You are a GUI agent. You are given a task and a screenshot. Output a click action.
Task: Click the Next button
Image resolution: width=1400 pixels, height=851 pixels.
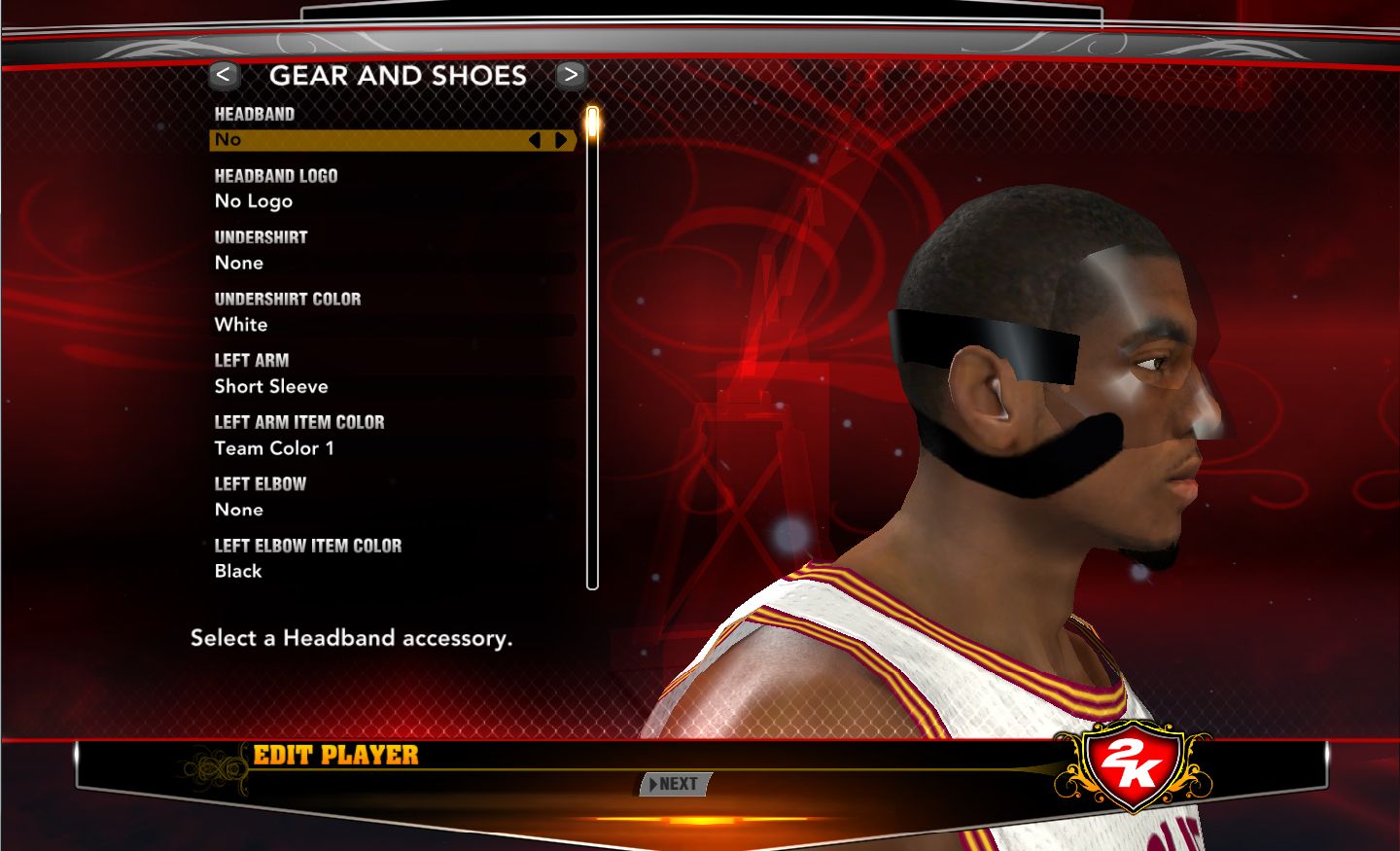click(676, 784)
